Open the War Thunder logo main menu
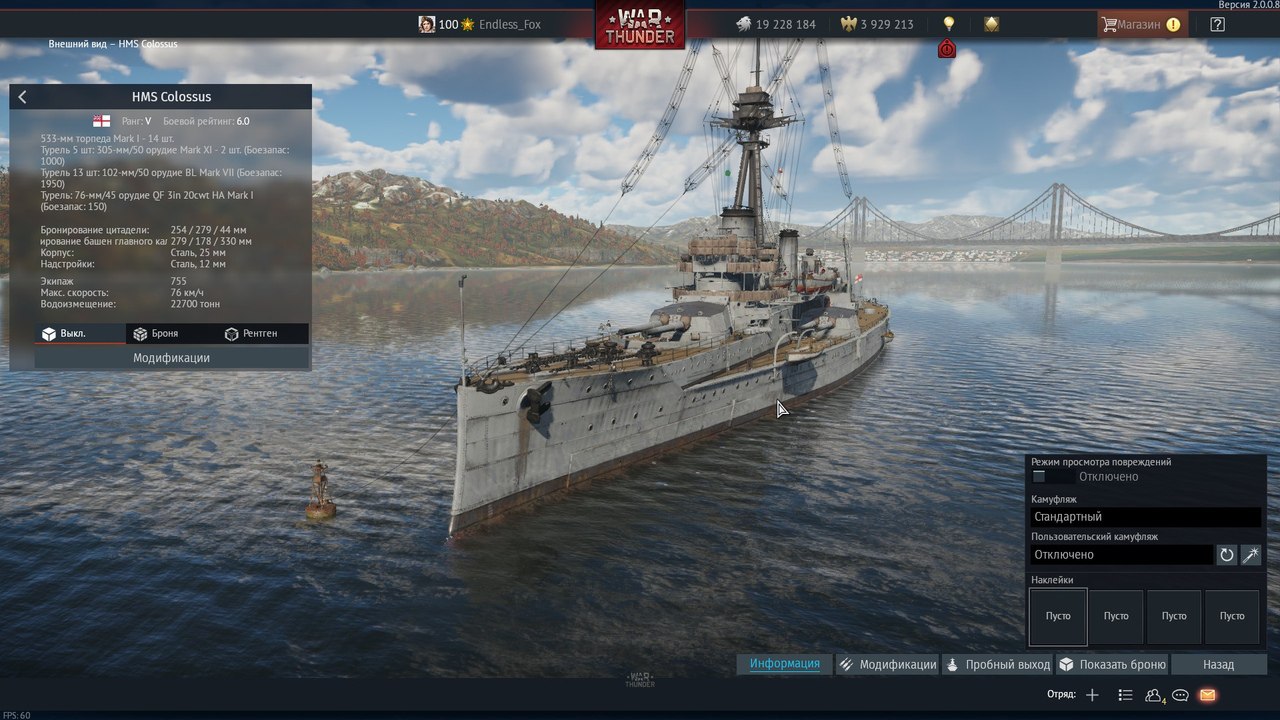The height and width of the screenshot is (720, 1280). pos(640,24)
